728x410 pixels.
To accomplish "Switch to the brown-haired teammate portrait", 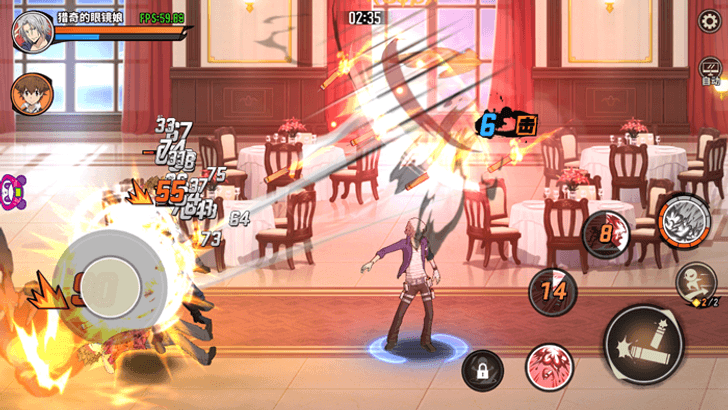I will click(31, 94).
